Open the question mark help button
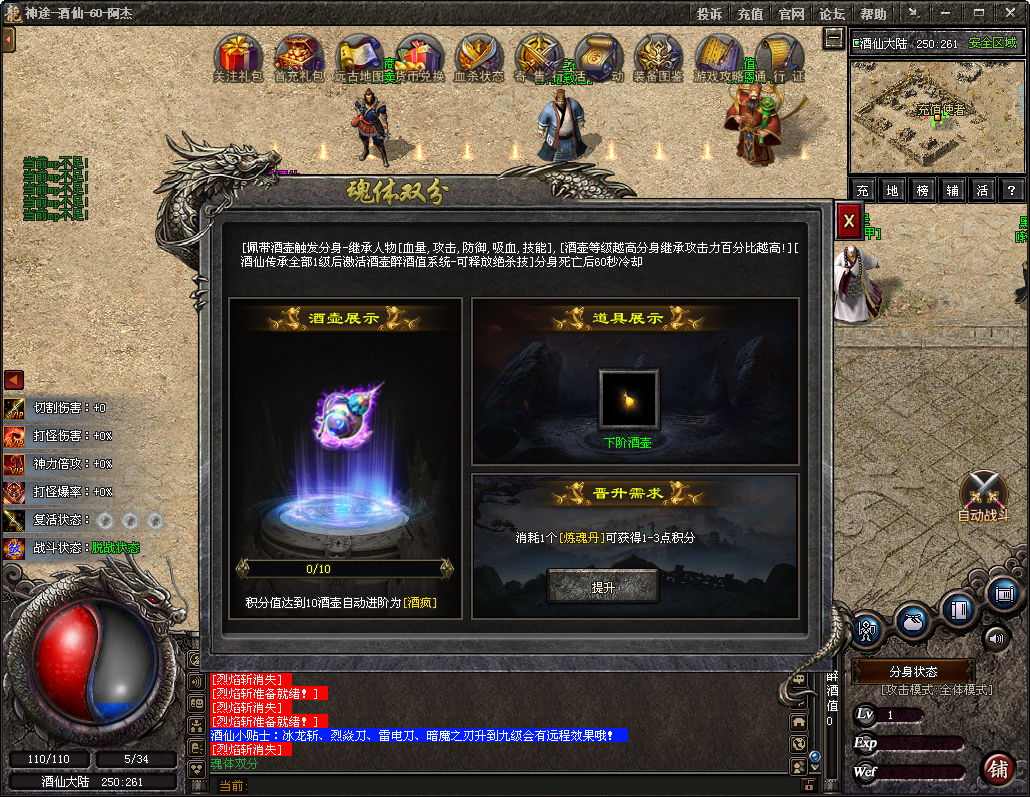This screenshot has width=1030, height=797. pyautogui.click(x=1012, y=190)
